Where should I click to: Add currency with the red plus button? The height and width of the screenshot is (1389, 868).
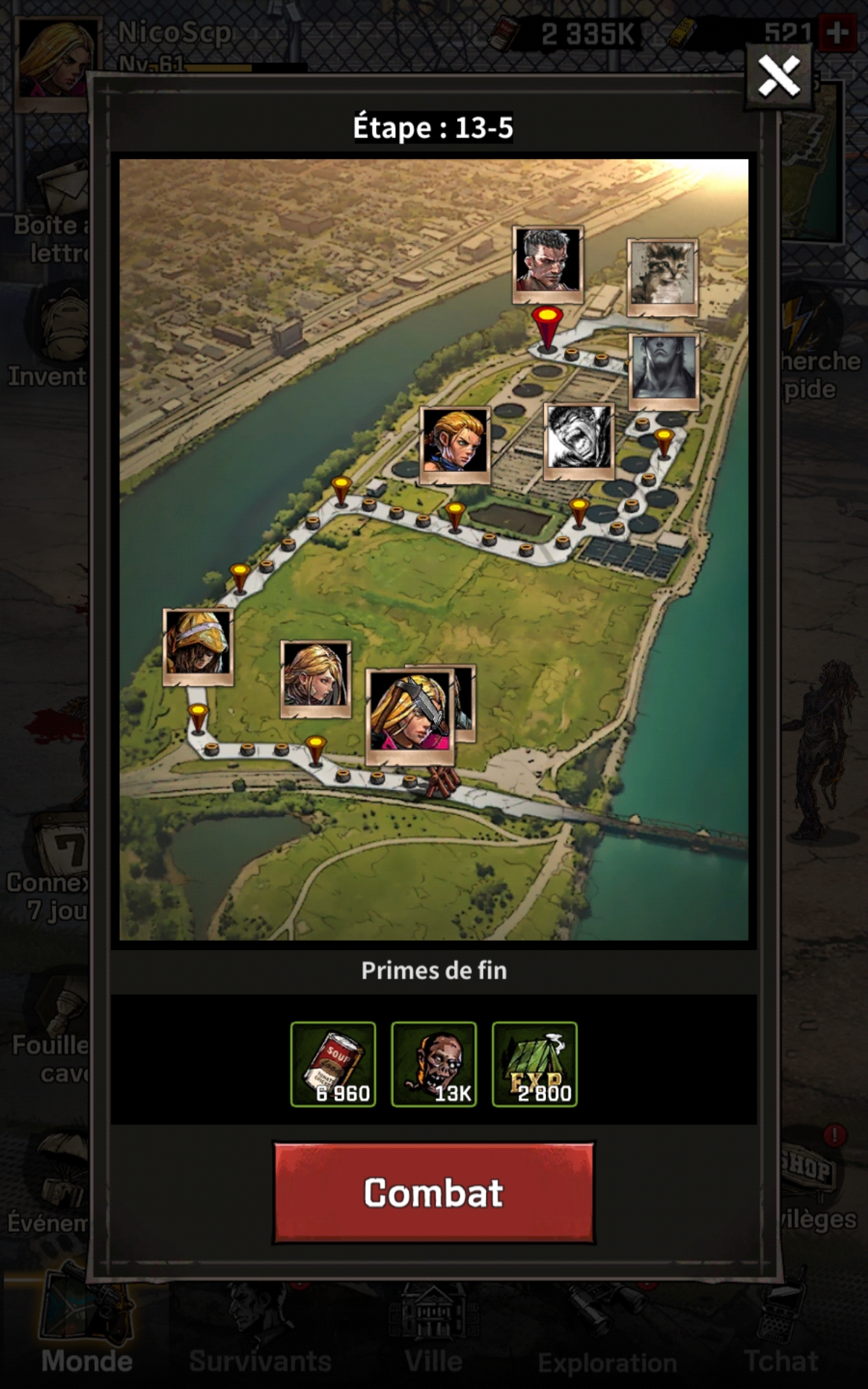pyautogui.click(x=838, y=33)
